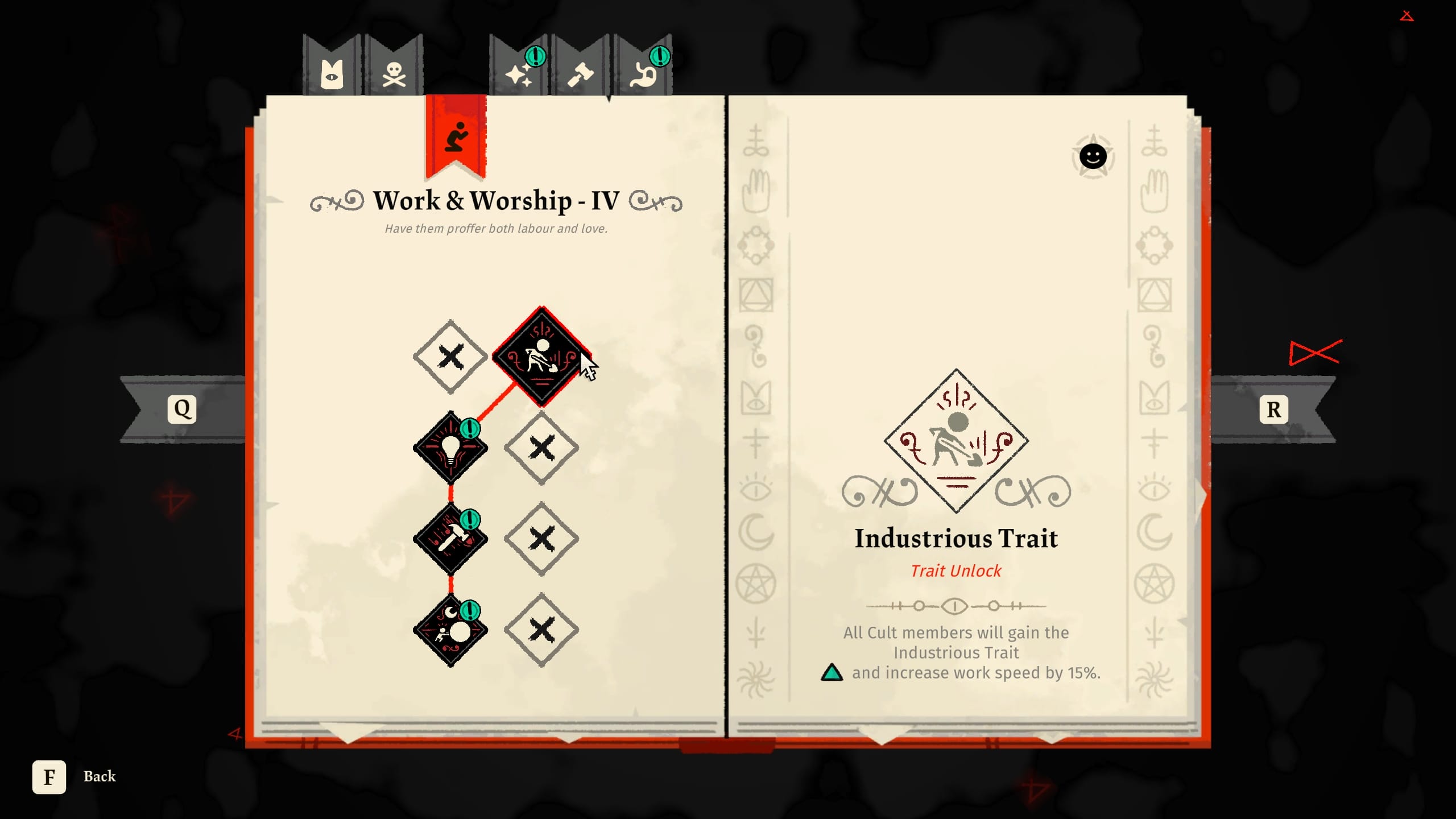The width and height of the screenshot is (1456, 819).
Task: Select the hammer-and-rain doctrine node
Action: tap(449, 537)
